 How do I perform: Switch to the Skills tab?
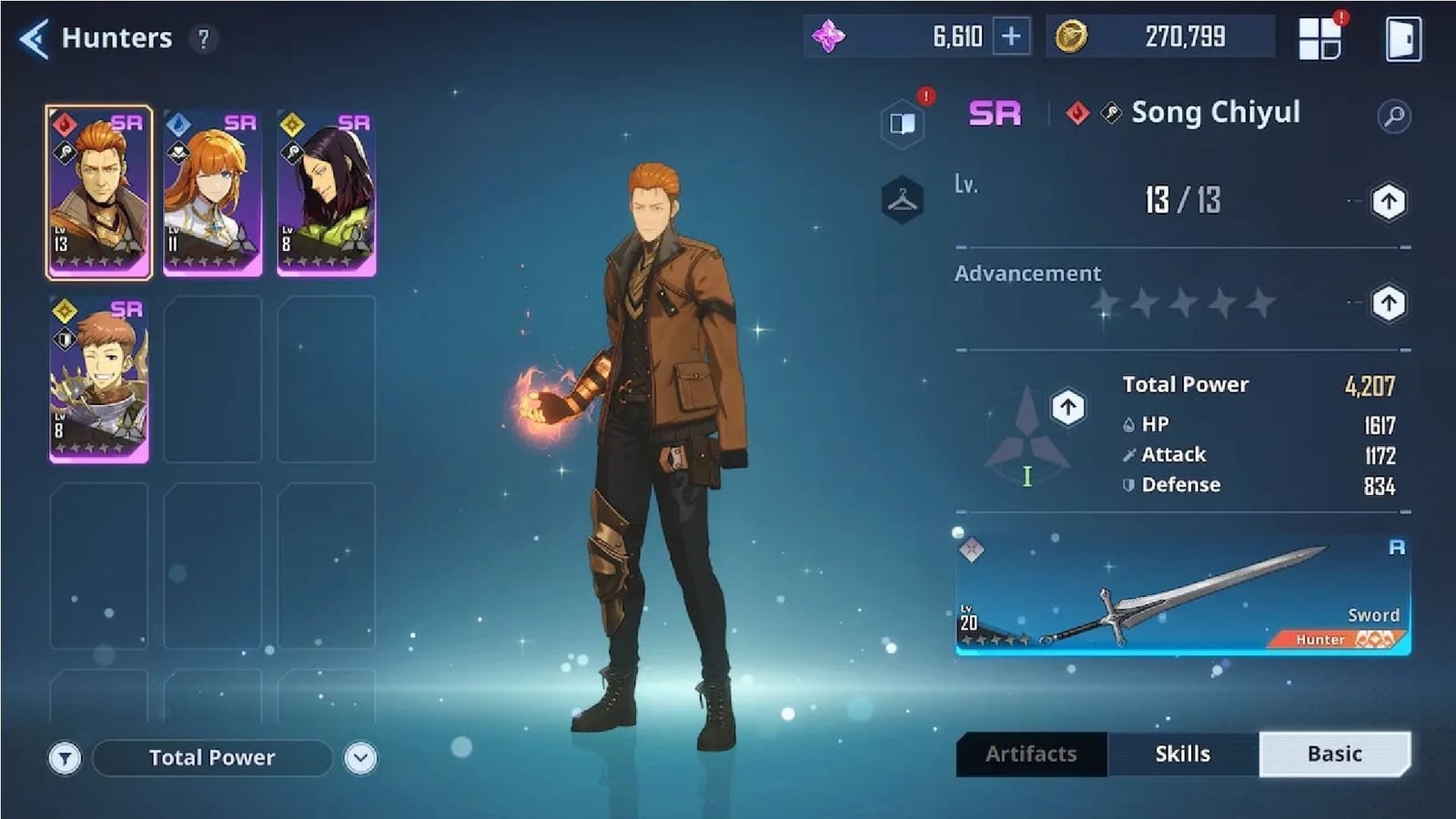[x=1182, y=753]
